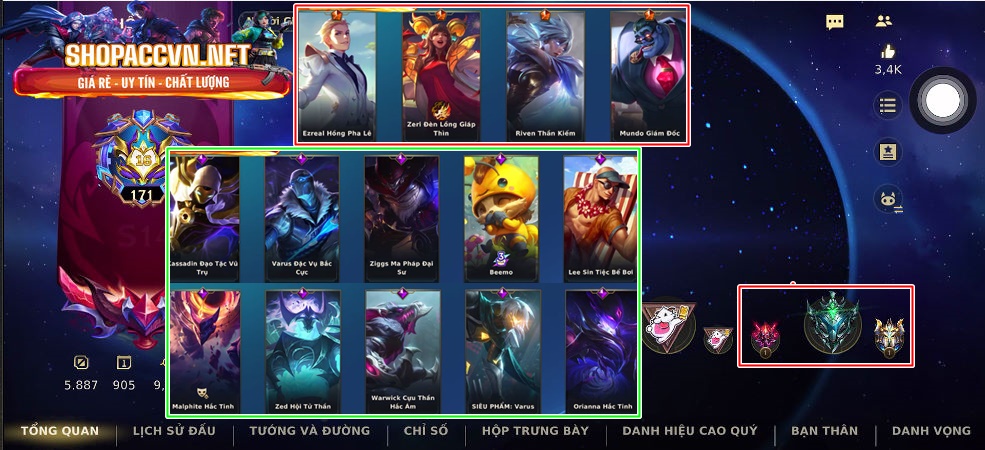Open the friends list icon

coord(883,21)
